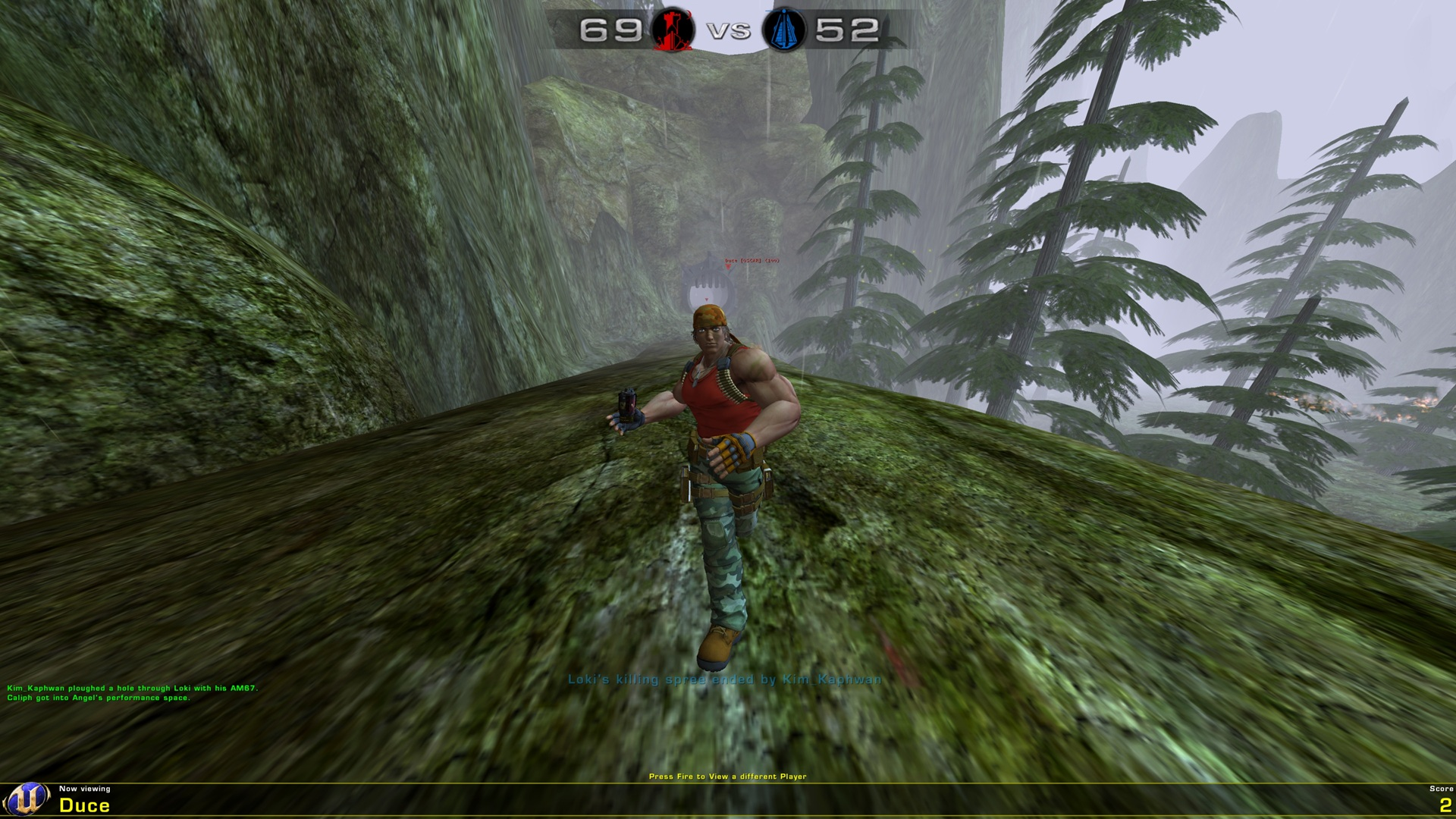Click the Duce [OSCAR] nameplate label

click(752, 261)
